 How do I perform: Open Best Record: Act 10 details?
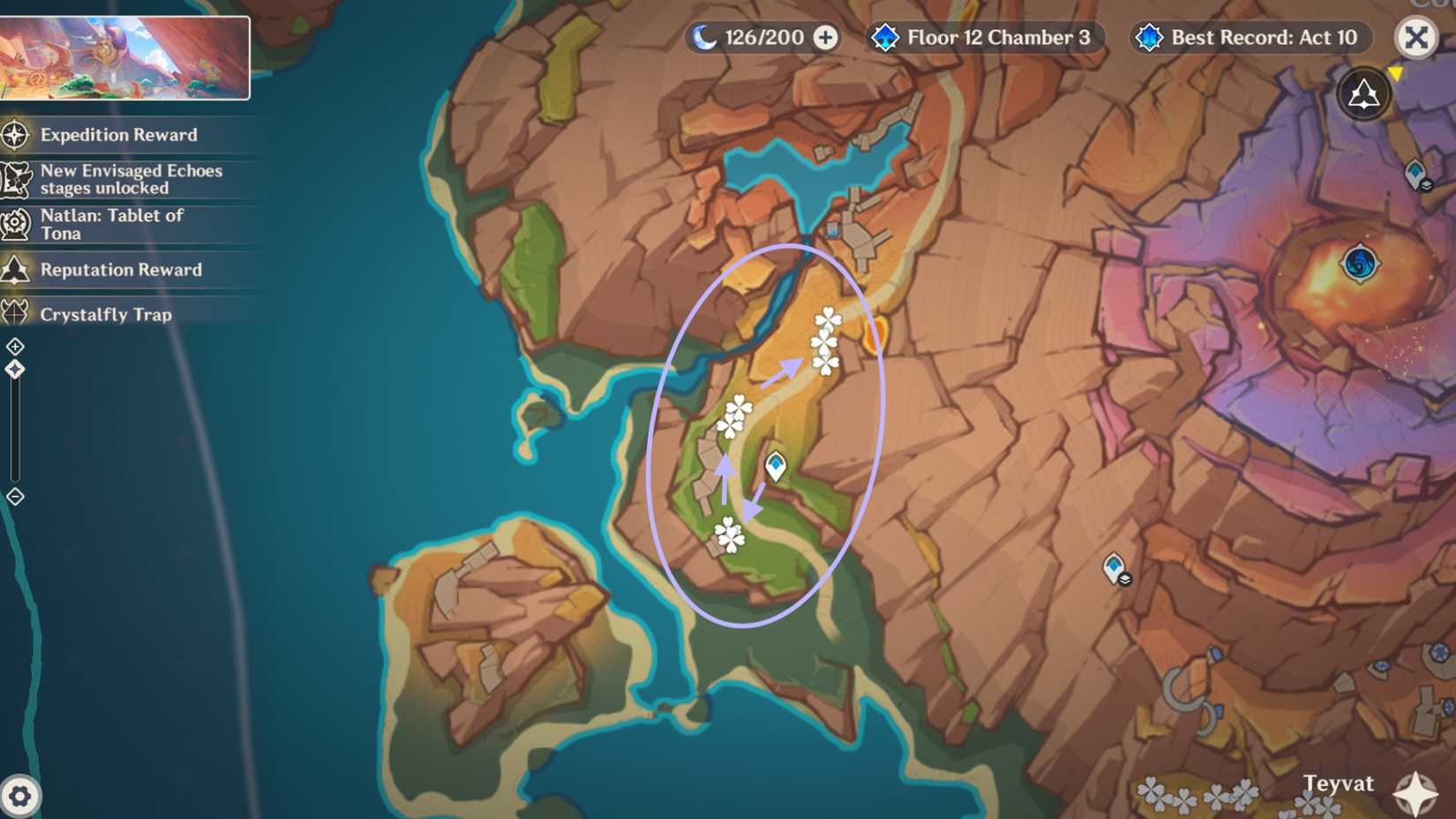[1250, 37]
